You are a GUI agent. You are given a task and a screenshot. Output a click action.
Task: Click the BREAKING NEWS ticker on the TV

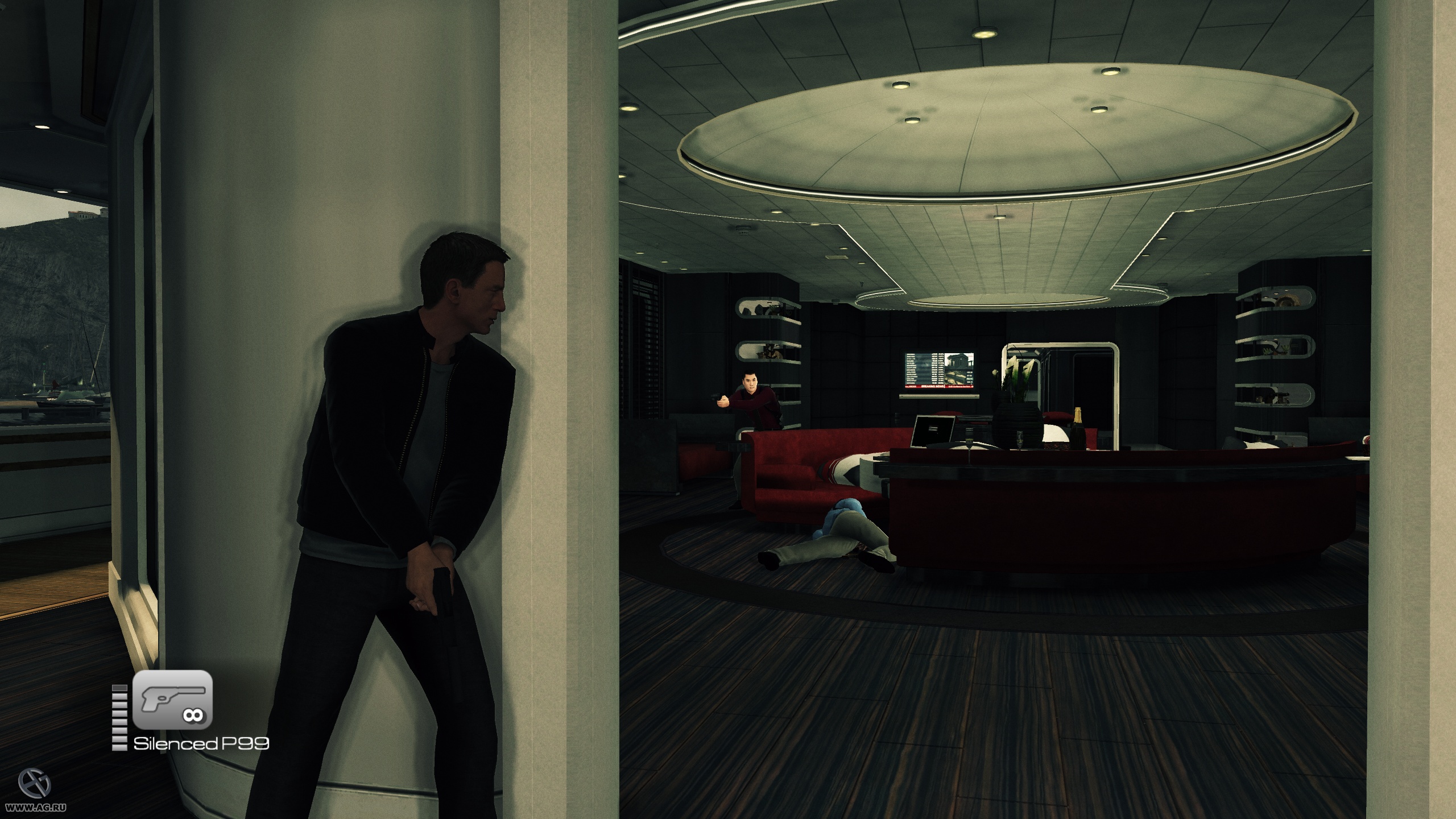(x=933, y=386)
